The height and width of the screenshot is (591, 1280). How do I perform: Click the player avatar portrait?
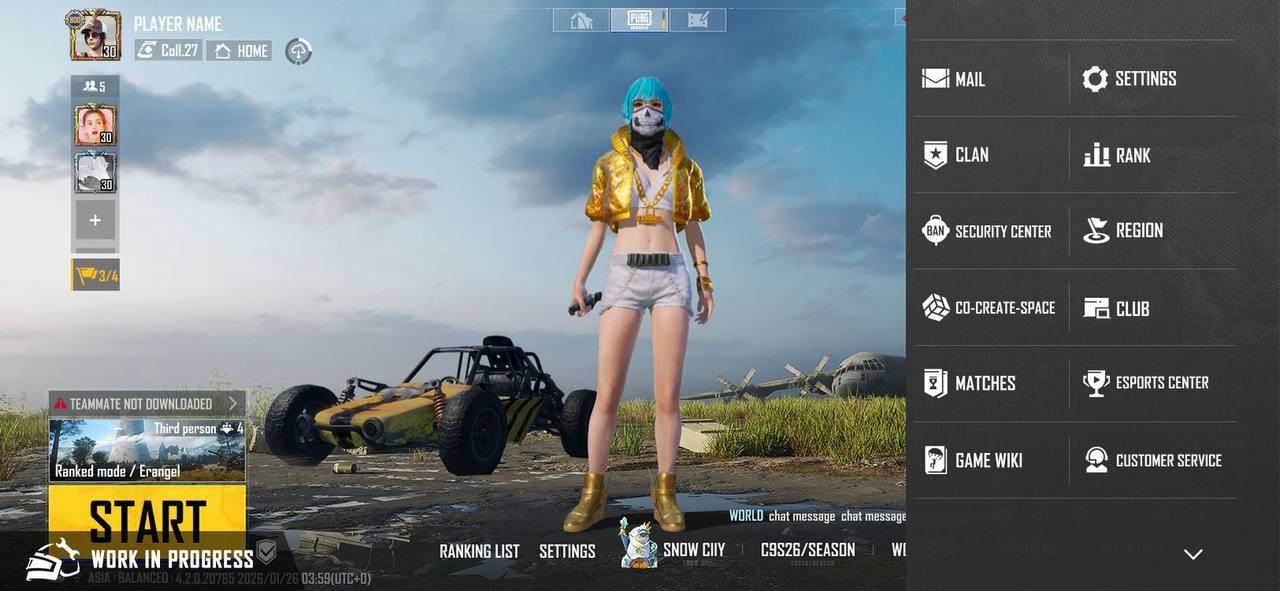pos(95,36)
